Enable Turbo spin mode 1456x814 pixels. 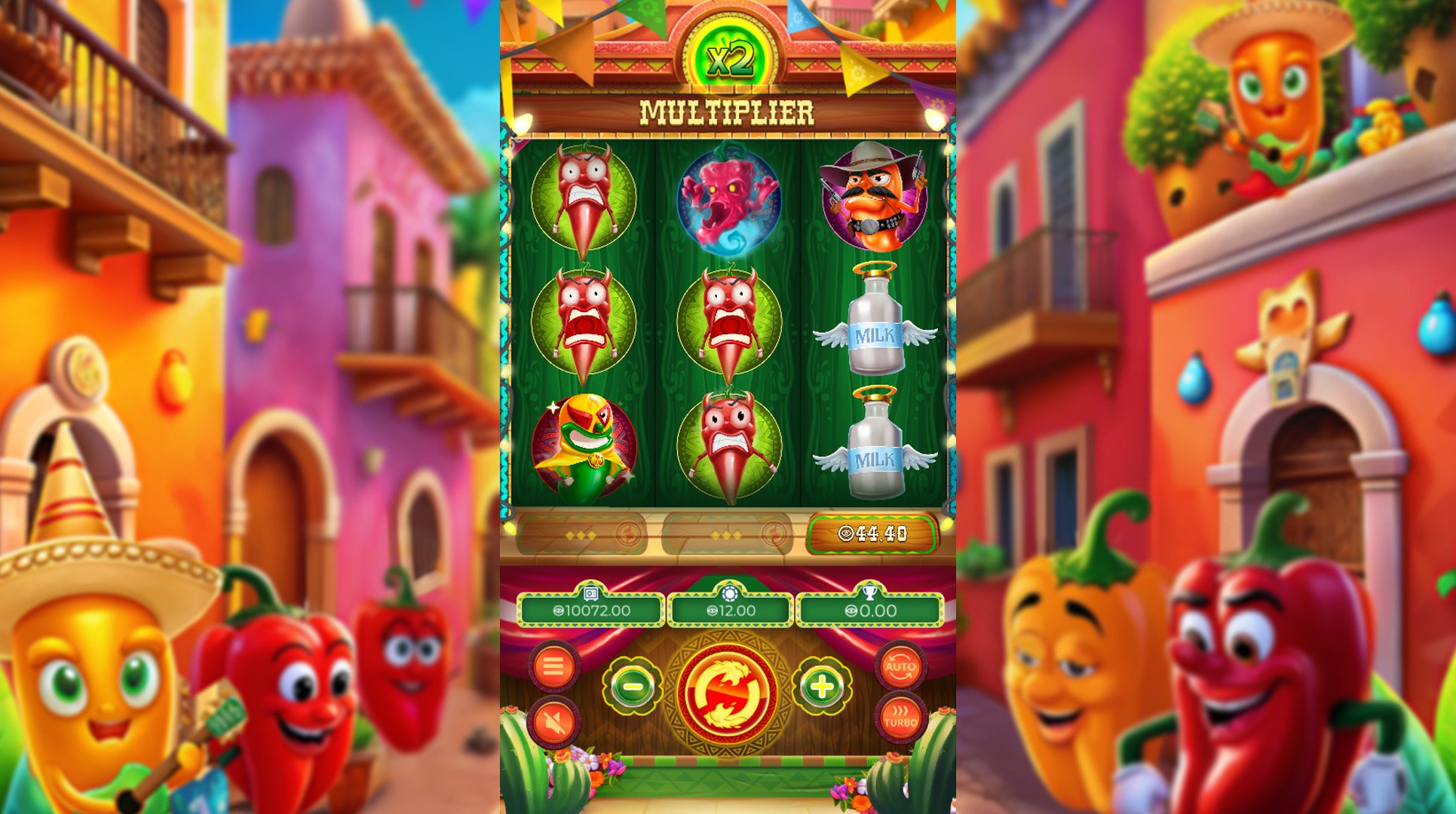[902, 721]
